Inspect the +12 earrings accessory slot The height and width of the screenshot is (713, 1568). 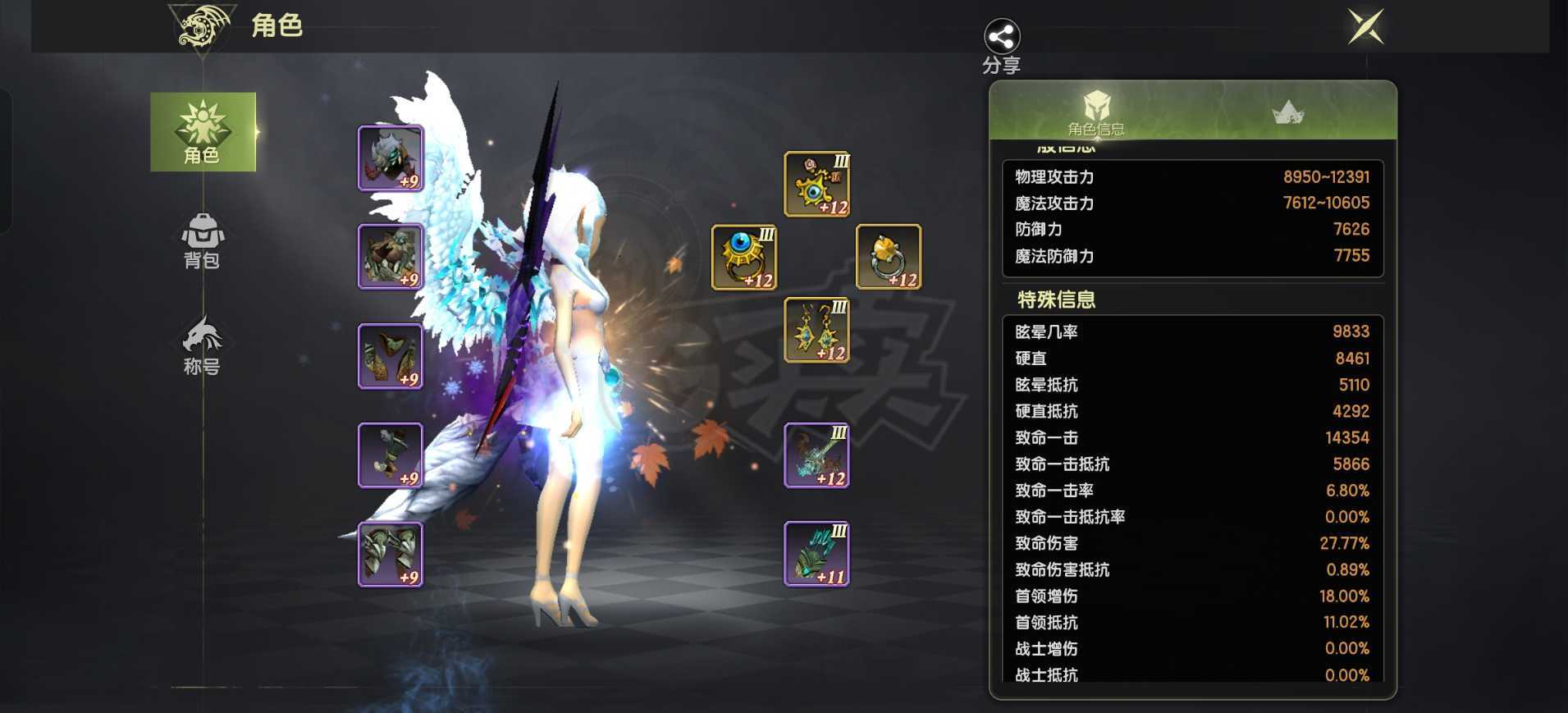[816, 332]
